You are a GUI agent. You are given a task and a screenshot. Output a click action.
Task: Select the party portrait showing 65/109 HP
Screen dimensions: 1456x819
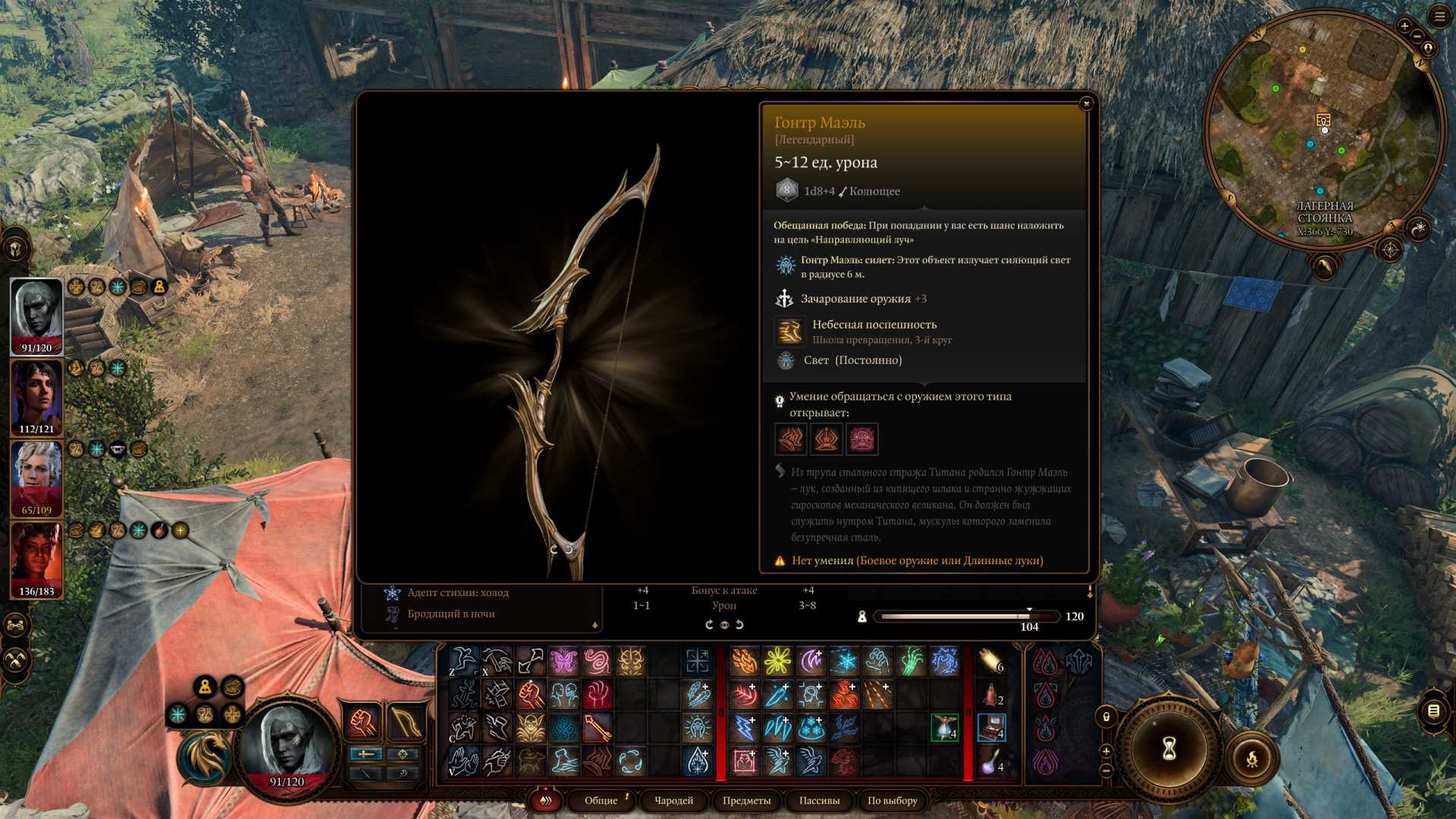[36, 477]
